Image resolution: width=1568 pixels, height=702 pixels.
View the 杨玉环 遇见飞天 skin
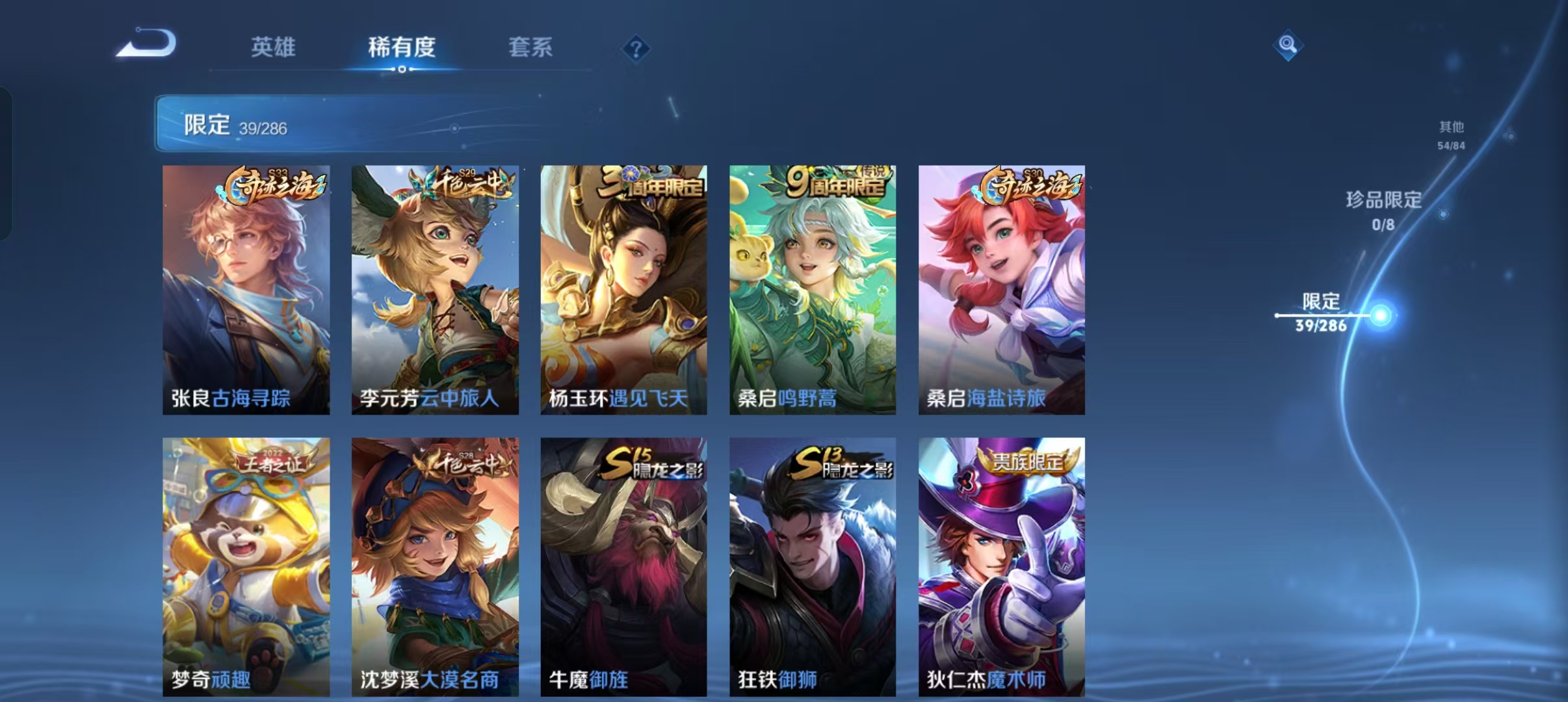623,289
